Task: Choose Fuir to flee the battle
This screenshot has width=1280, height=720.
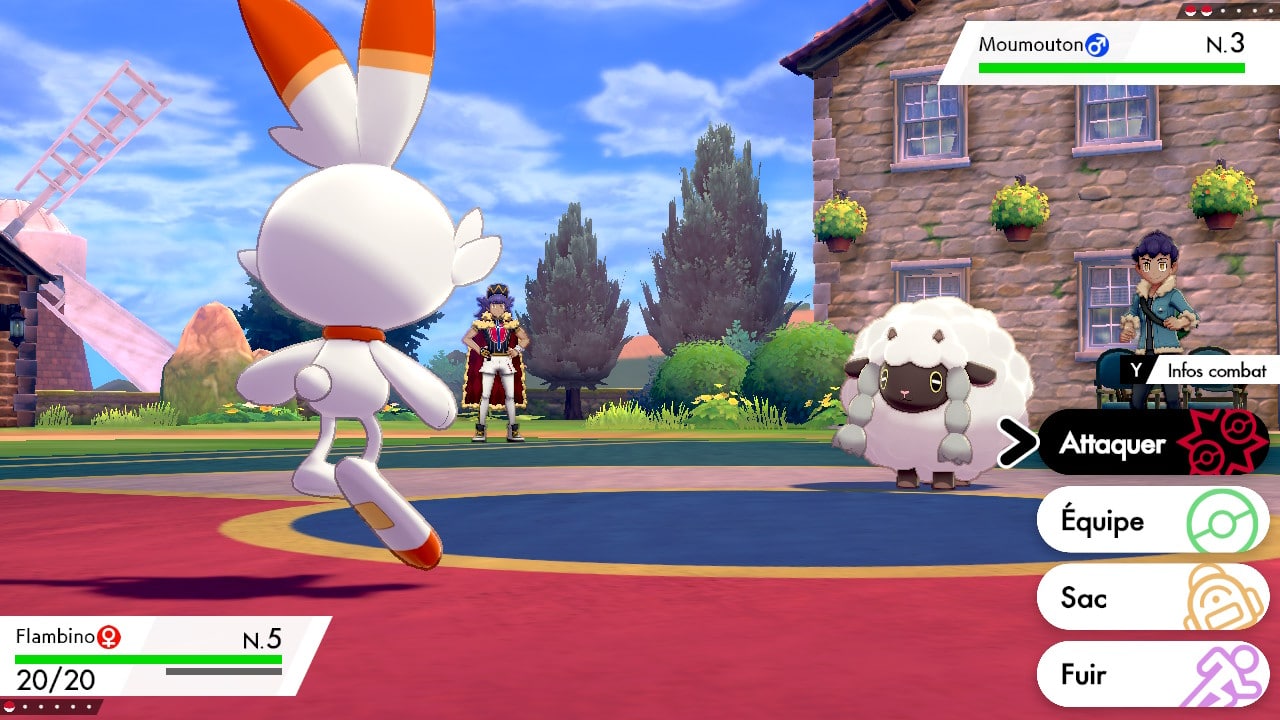Action: (1152, 674)
